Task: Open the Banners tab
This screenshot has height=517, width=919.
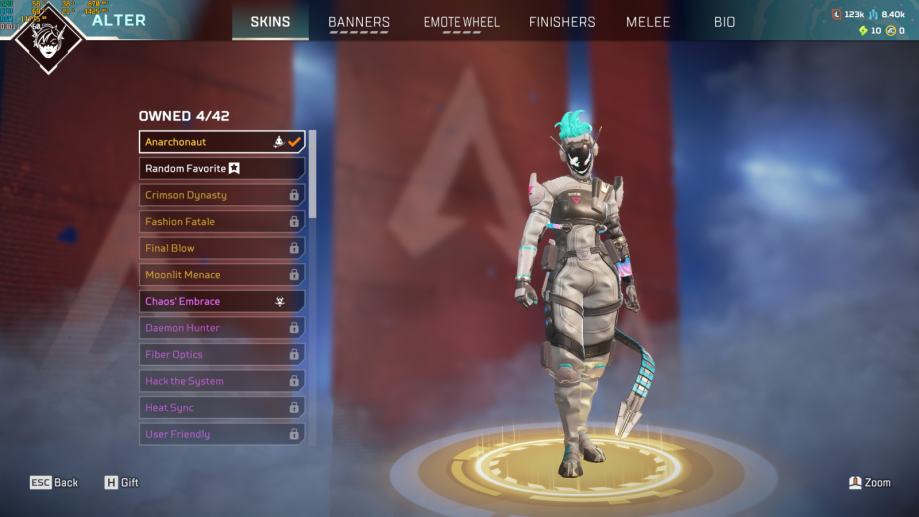Action: [x=359, y=22]
